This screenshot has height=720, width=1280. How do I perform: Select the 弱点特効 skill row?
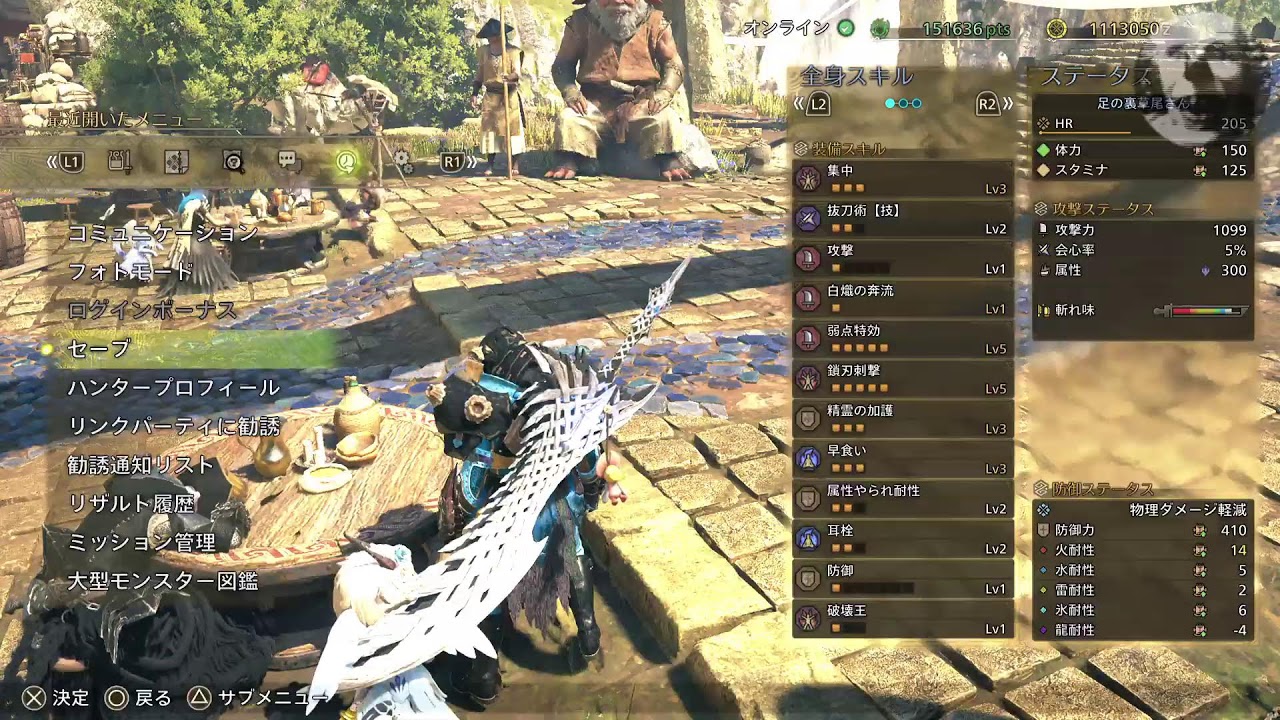point(903,339)
